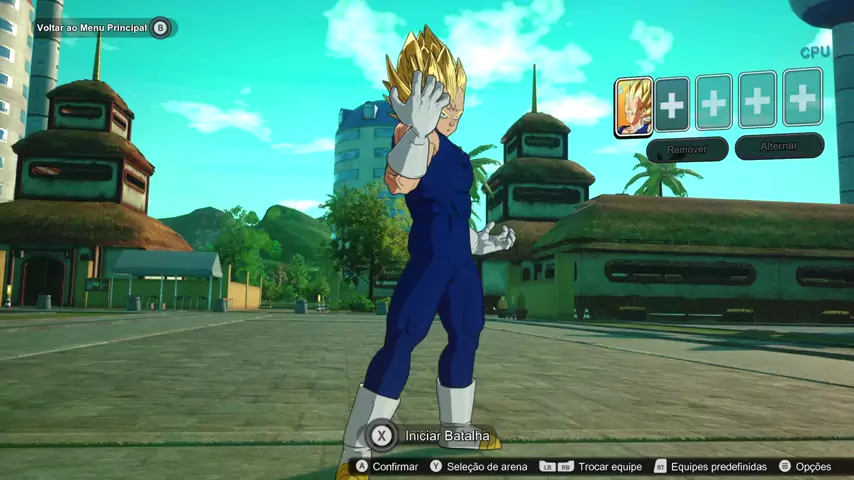This screenshot has height=480, width=854.
Task: Select the Vegeta portrait team slot
Action: click(633, 106)
